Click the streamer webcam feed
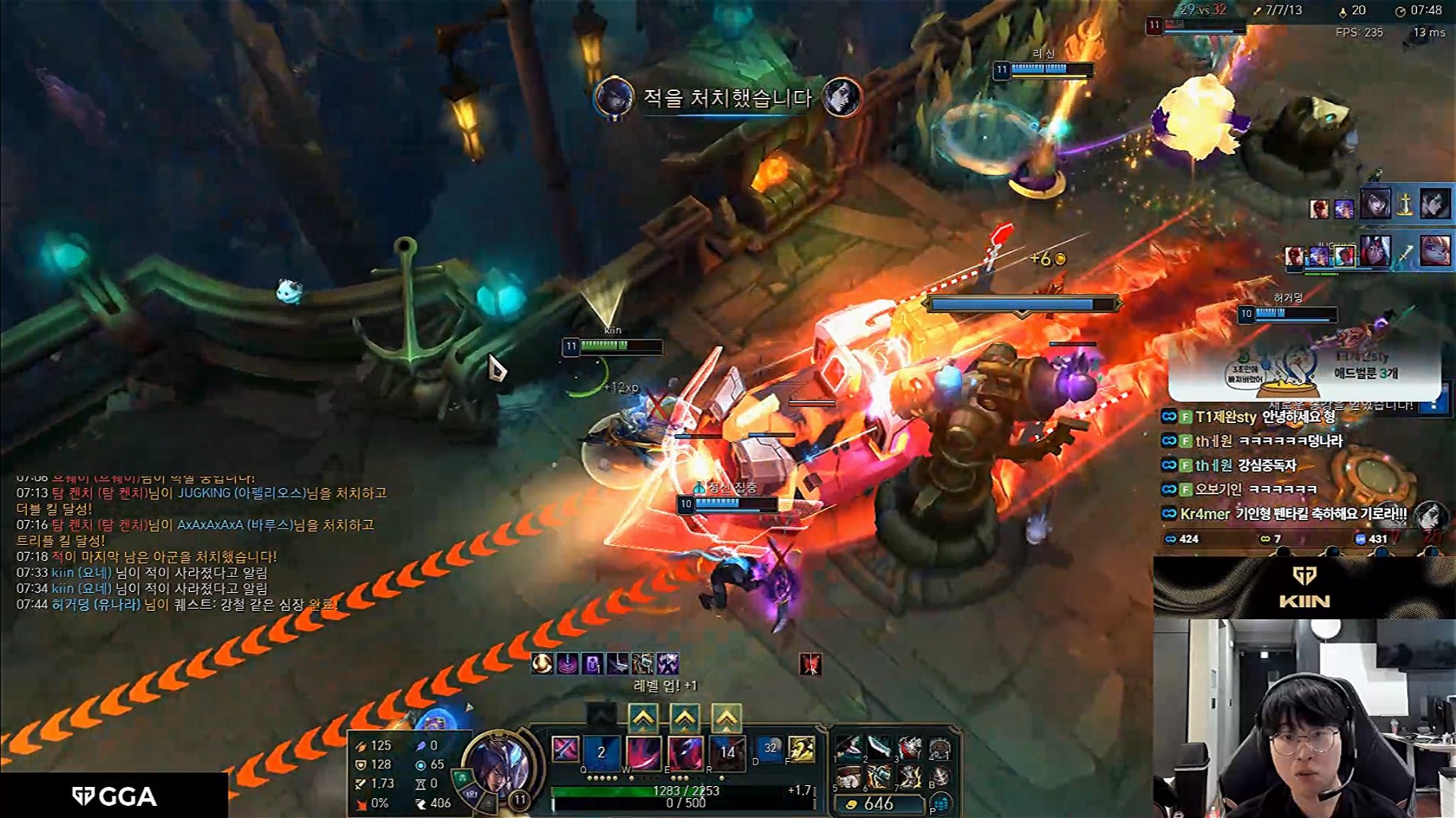 click(1304, 718)
